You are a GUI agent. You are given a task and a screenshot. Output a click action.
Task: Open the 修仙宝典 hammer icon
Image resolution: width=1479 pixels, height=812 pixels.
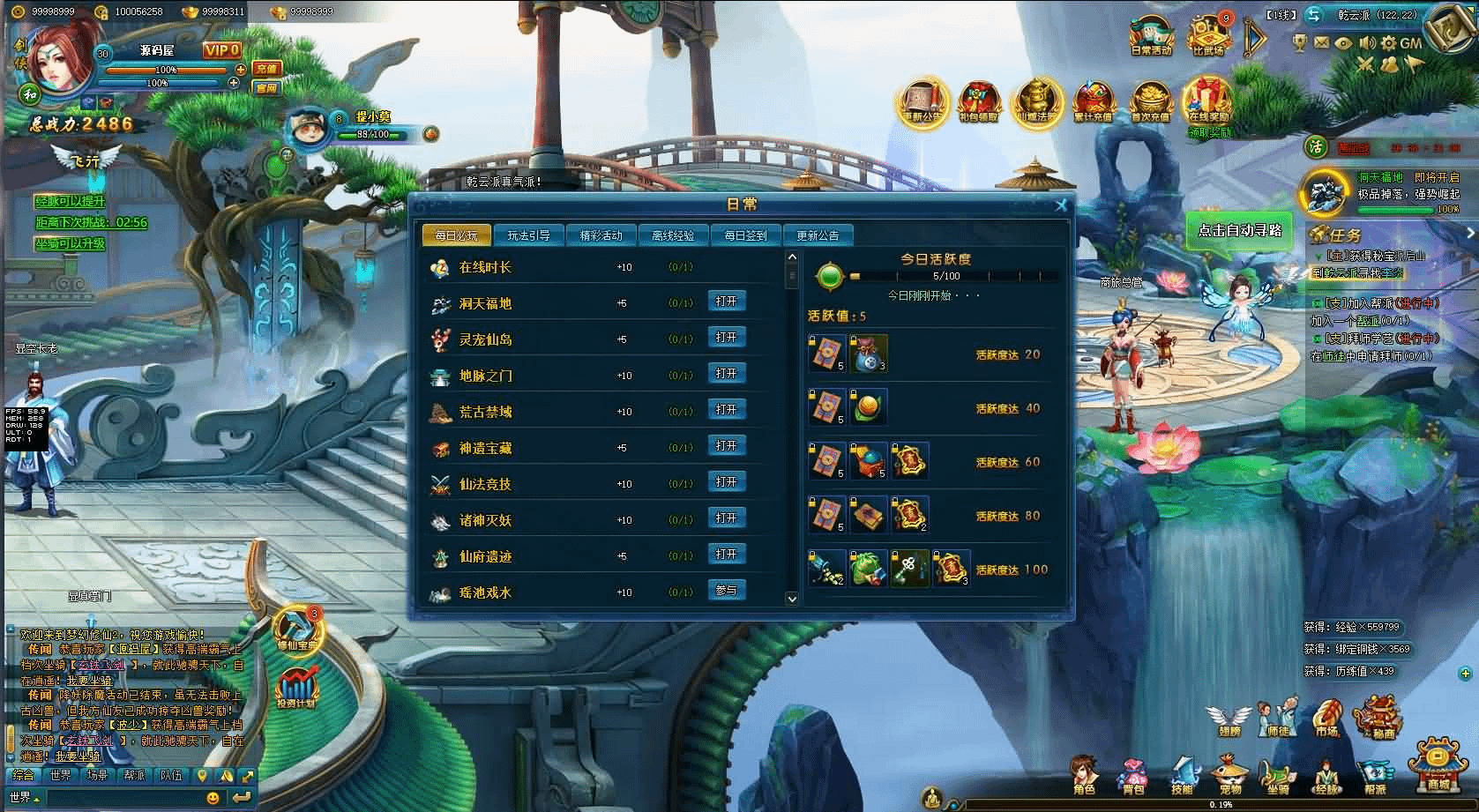coord(298,628)
